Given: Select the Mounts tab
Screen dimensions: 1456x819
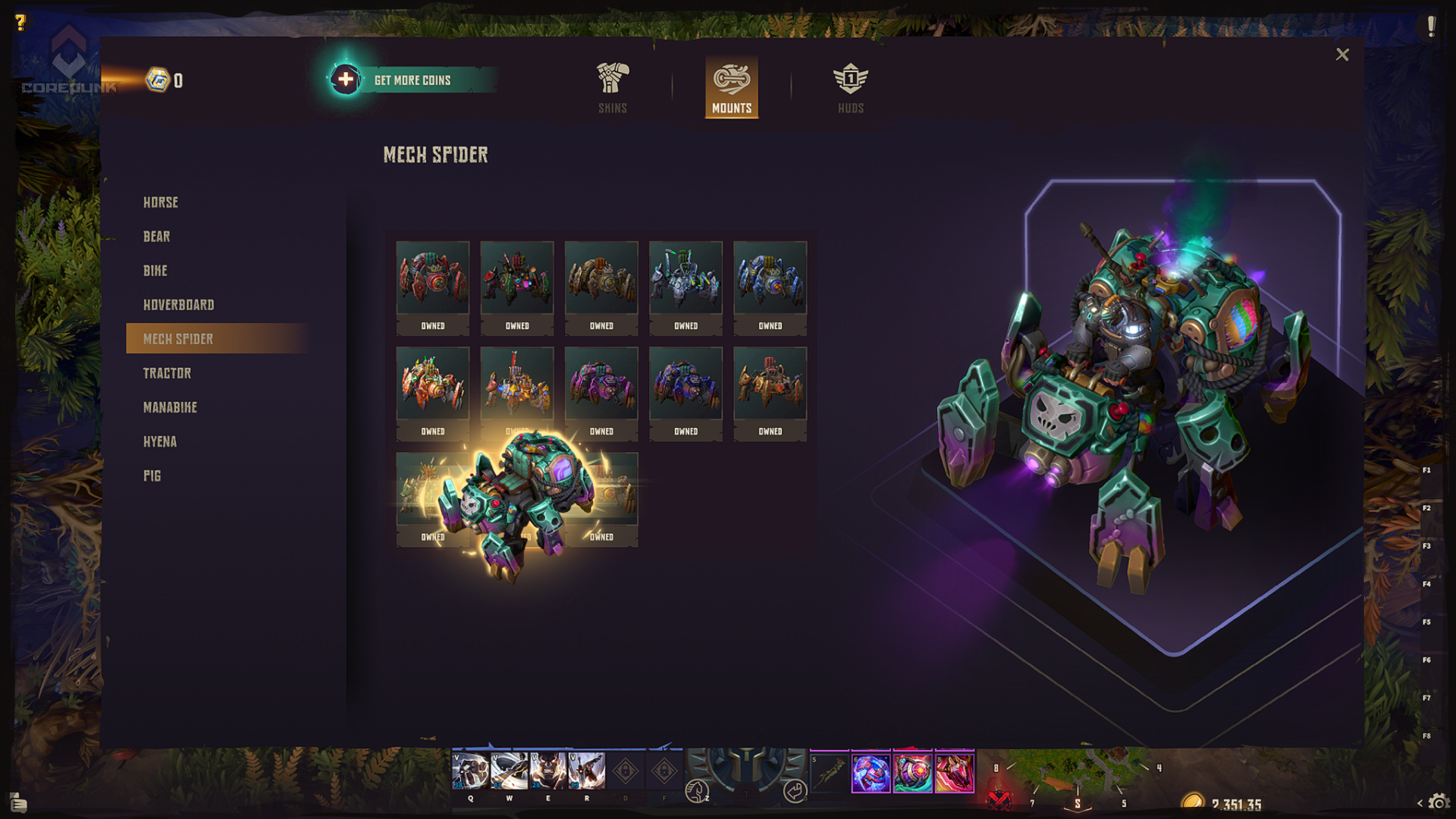Looking at the screenshot, I should [x=731, y=88].
